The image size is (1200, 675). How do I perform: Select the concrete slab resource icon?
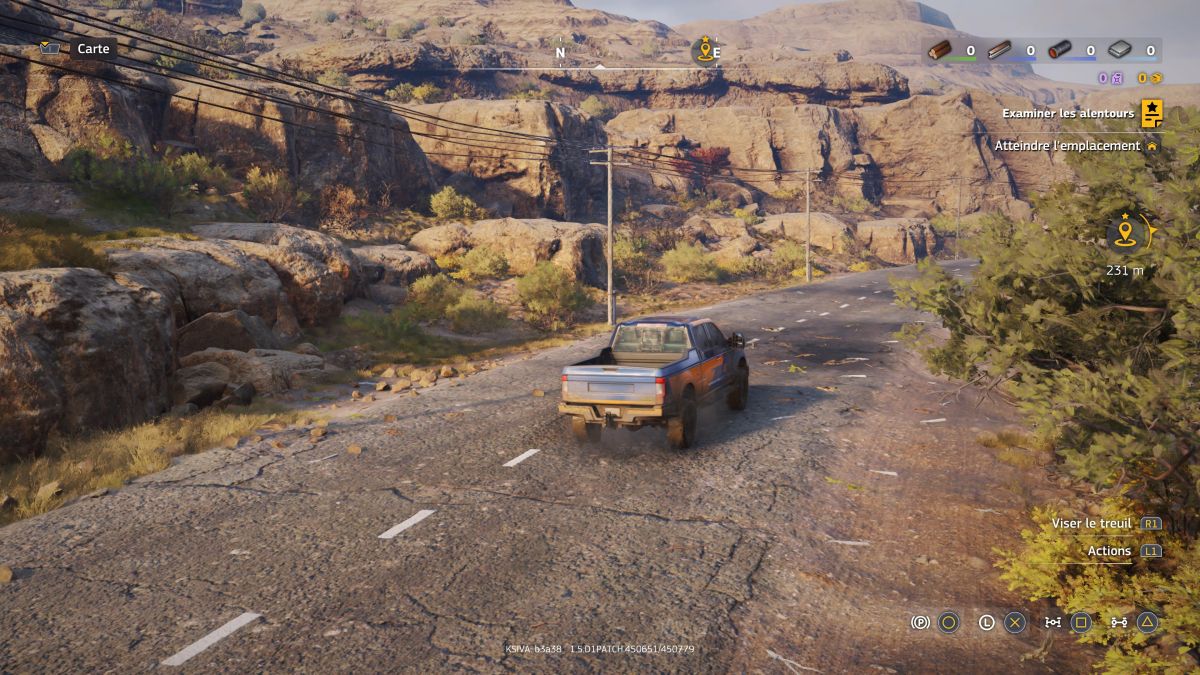(x=1120, y=50)
